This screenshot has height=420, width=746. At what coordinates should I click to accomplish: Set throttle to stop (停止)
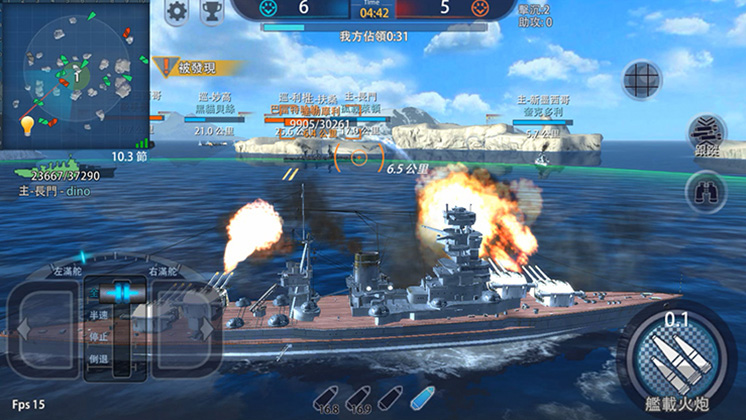pyautogui.click(x=99, y=336)
